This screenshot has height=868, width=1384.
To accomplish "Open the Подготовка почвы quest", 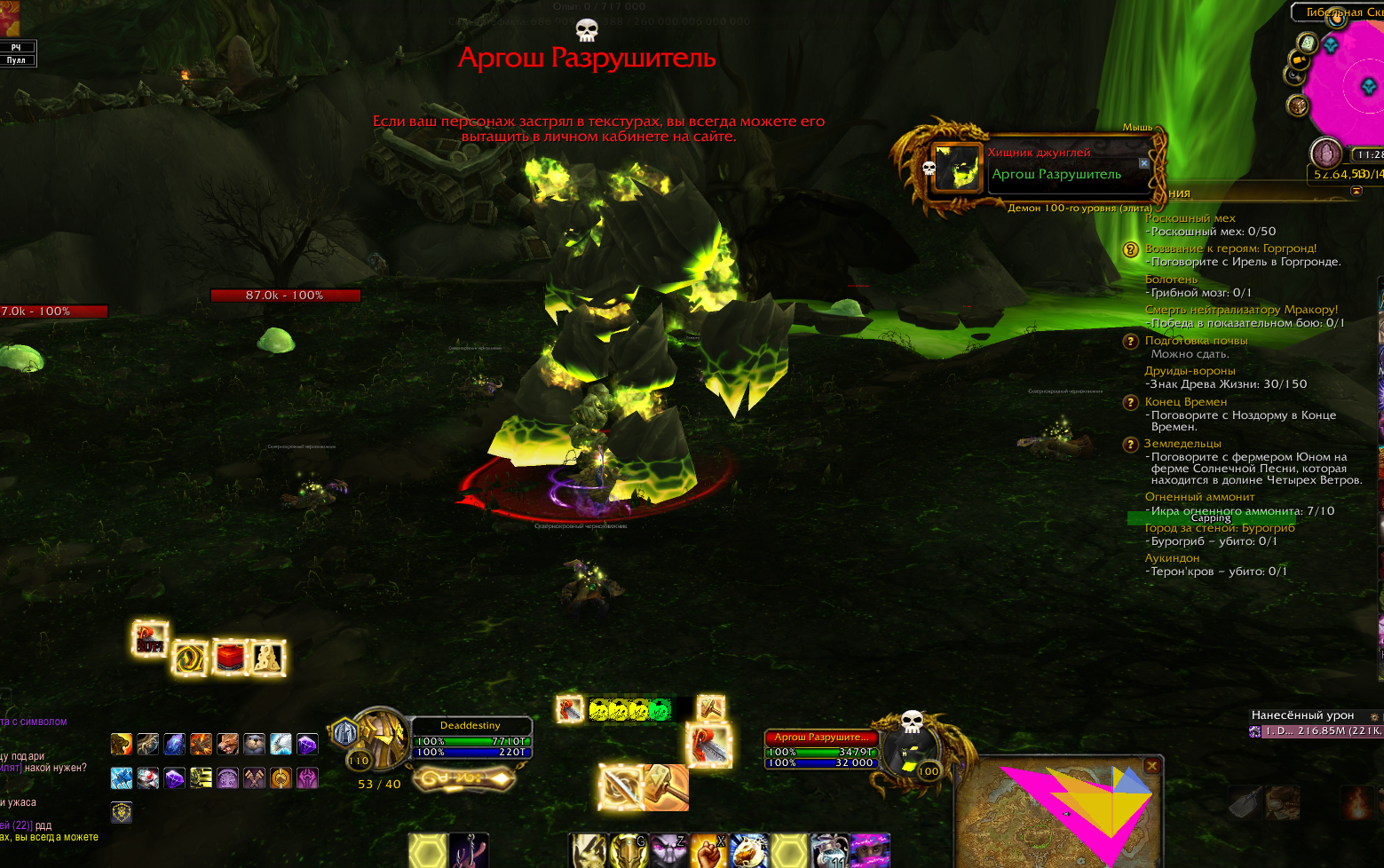I will click(1196, 341).
